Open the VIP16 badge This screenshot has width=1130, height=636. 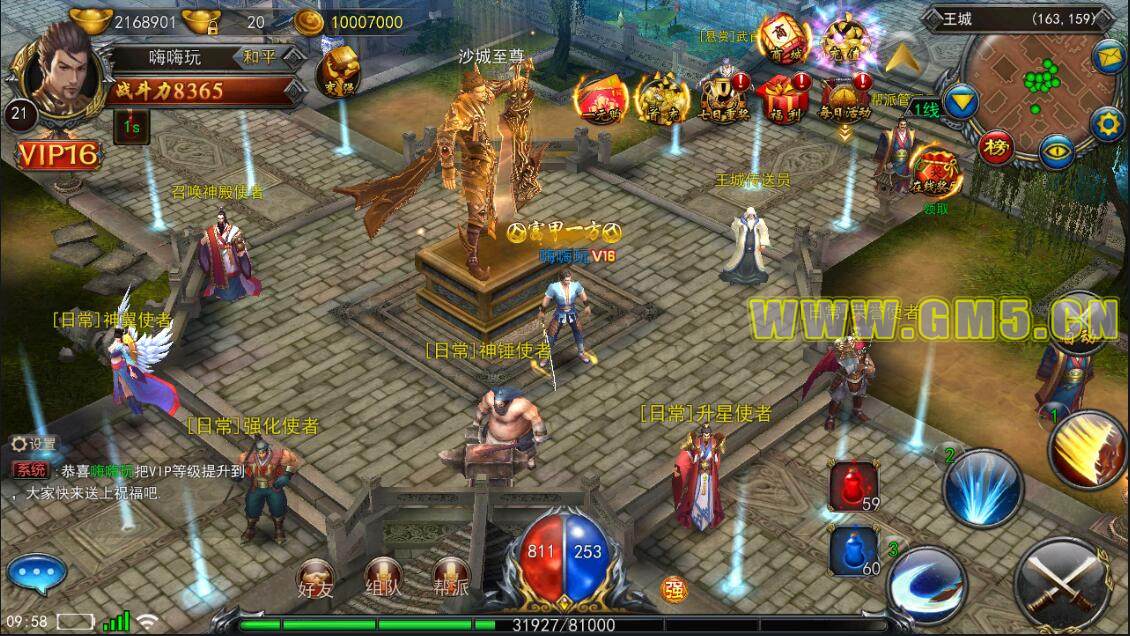tap(57, 153)
